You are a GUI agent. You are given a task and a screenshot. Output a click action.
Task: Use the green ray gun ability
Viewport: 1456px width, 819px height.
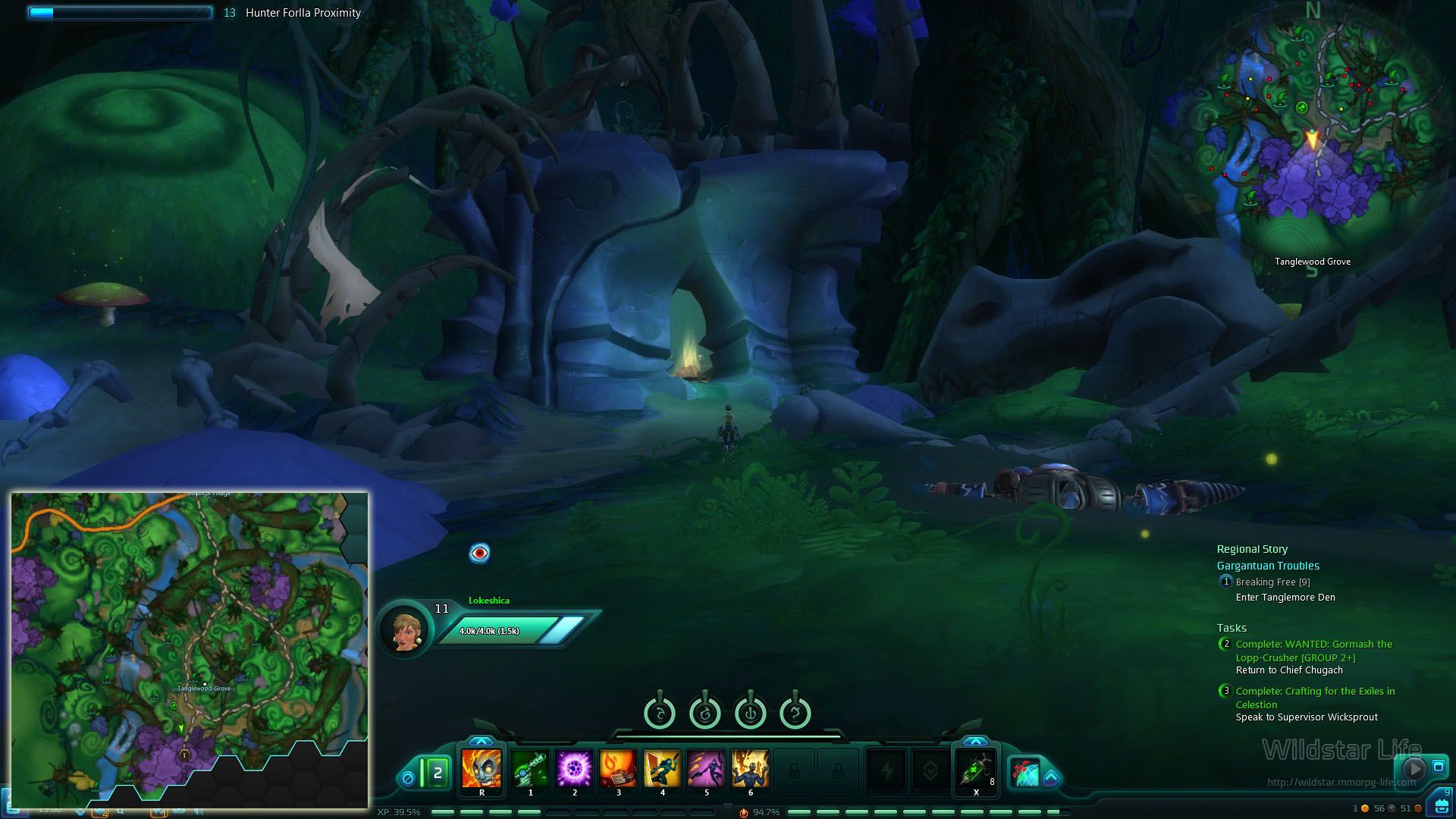(x=530, y=769)
